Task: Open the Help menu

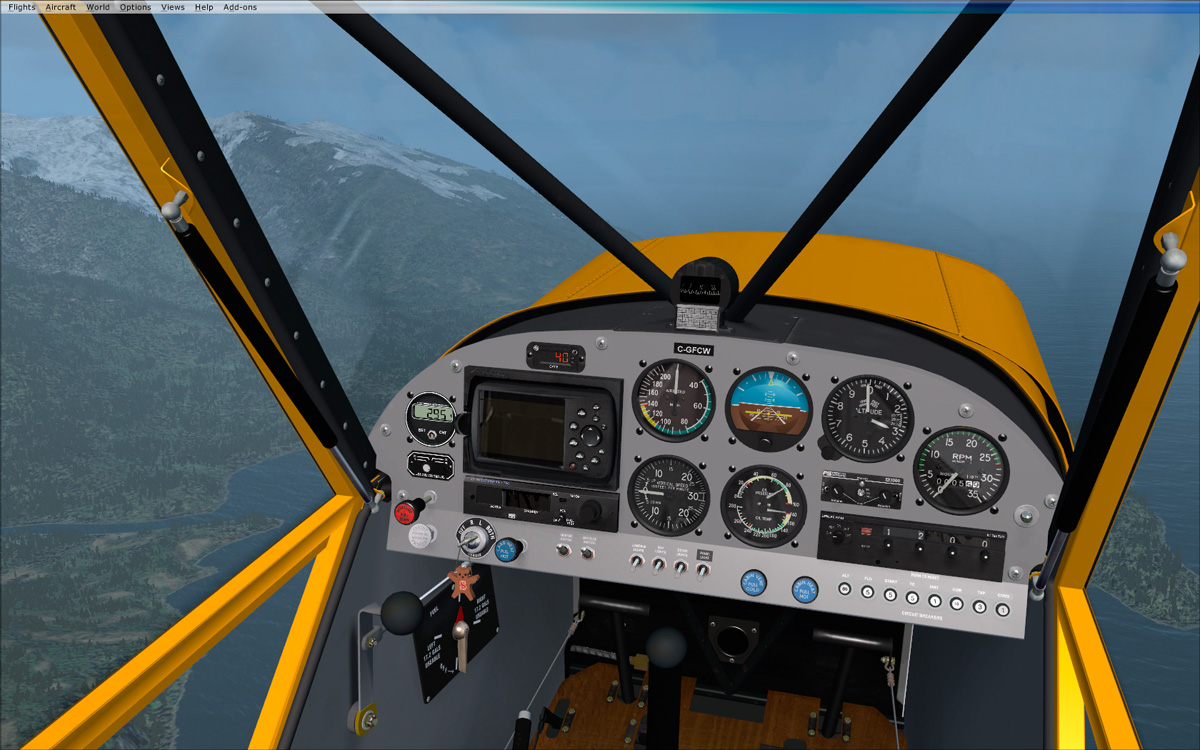Action: pyautogui.click(x=204, y=7)
